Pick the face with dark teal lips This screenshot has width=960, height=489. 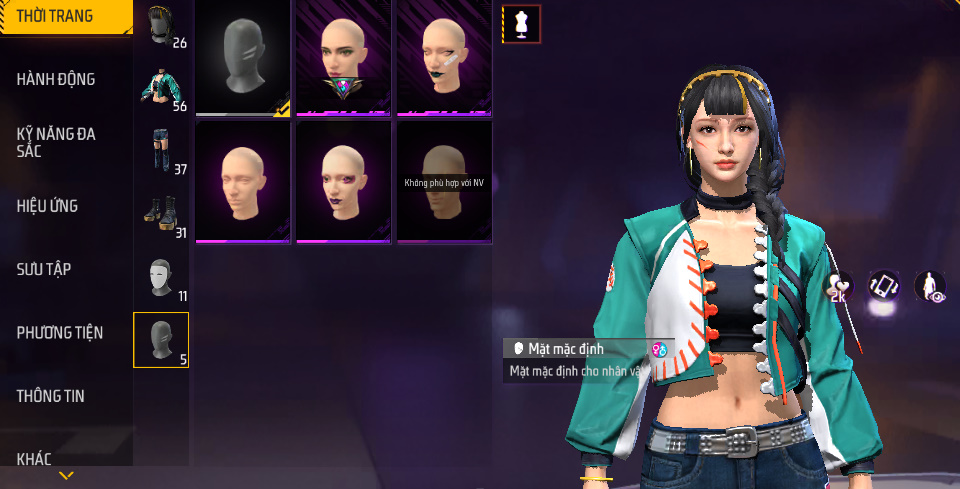[x=444, y=56]
